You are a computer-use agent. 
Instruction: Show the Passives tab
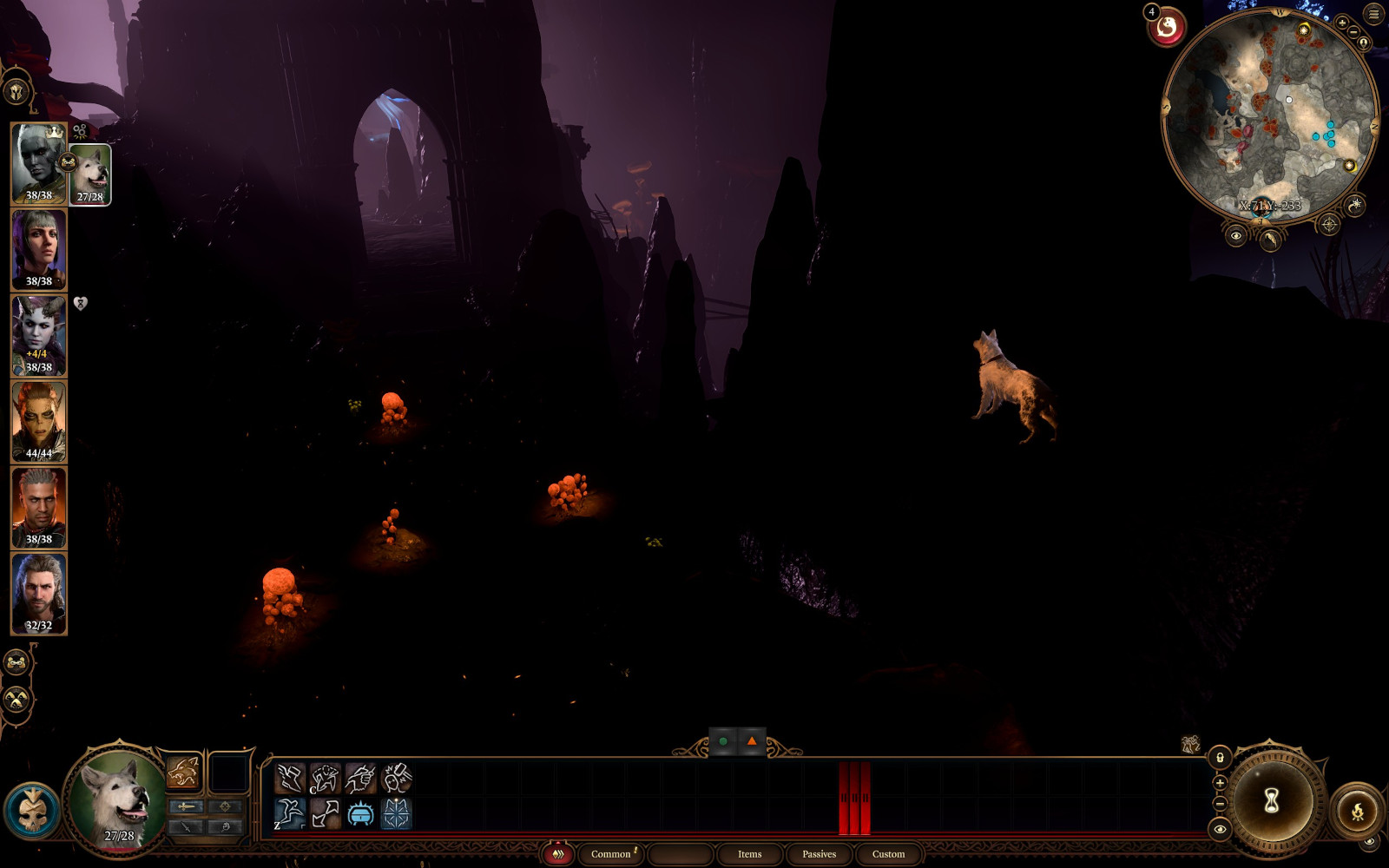819,854
